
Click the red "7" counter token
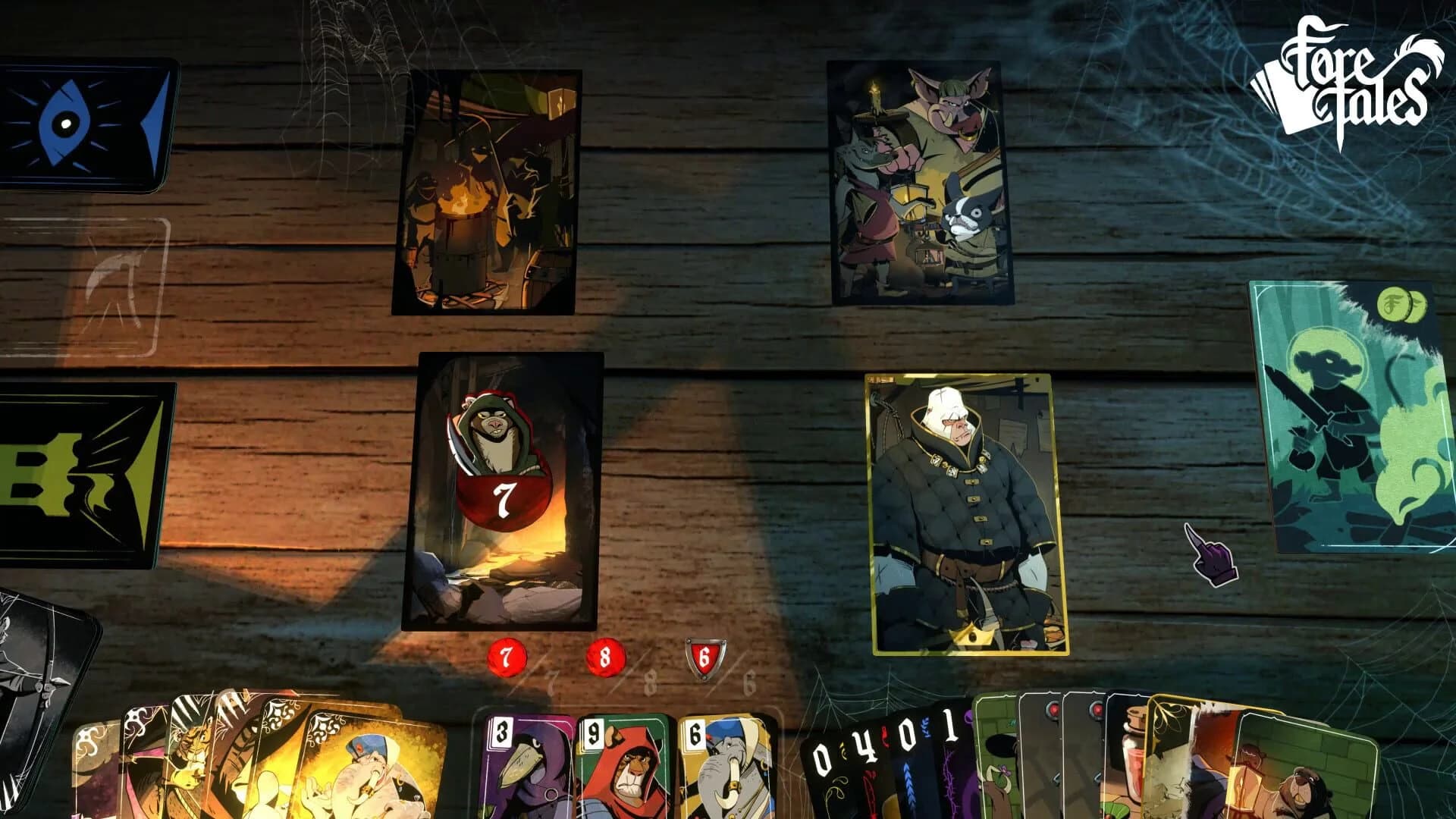pyautogui.click(x=506, y=657)
